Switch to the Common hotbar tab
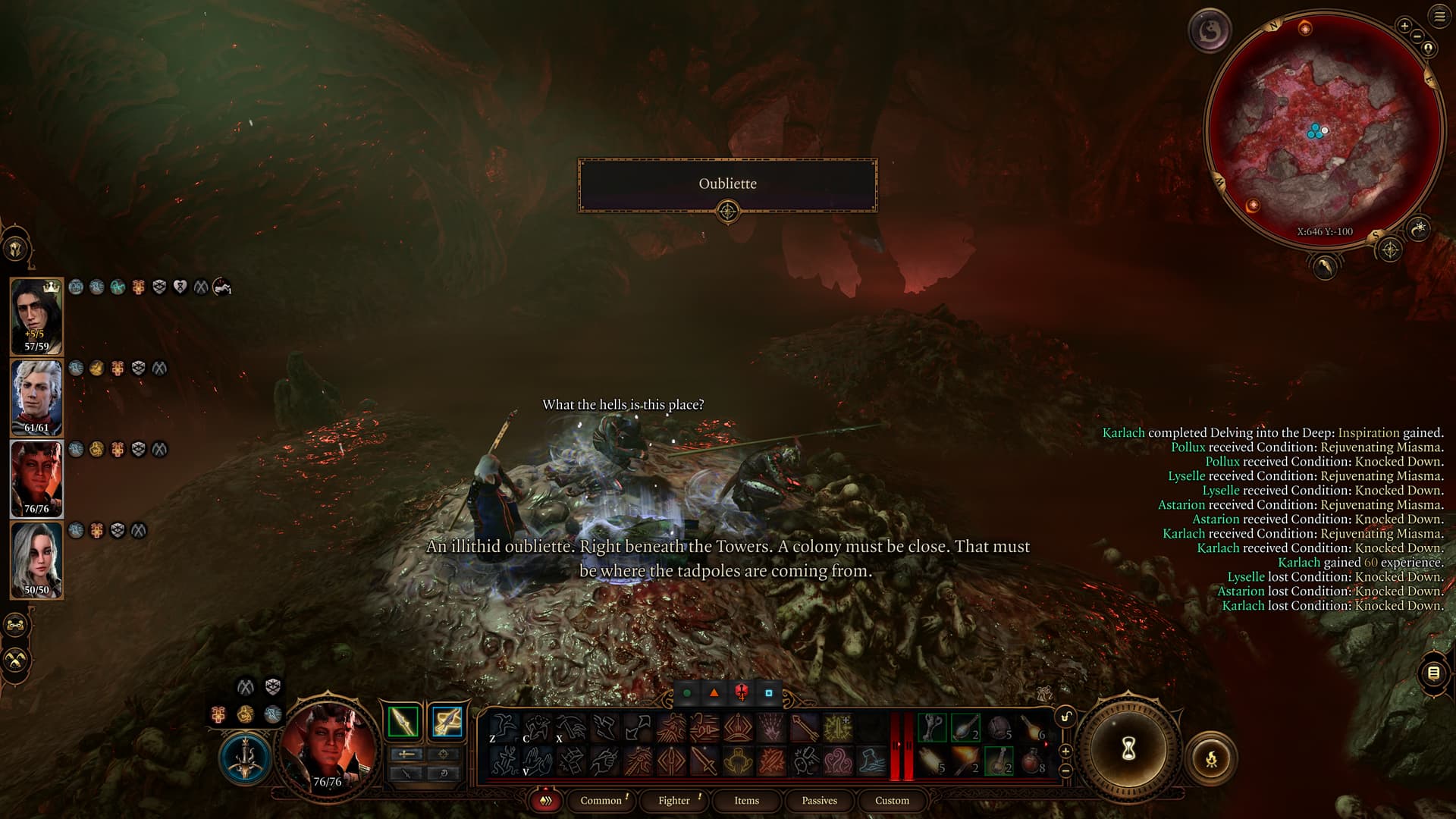The height and width of the screenshot is (819, 1456). pos(601,800)
